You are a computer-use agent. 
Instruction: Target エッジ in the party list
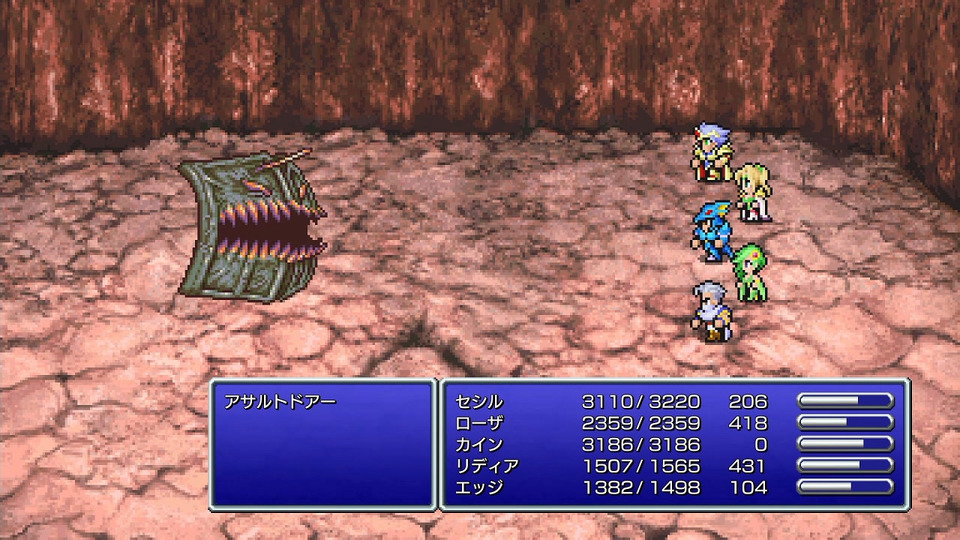click(x=479, y=488)
